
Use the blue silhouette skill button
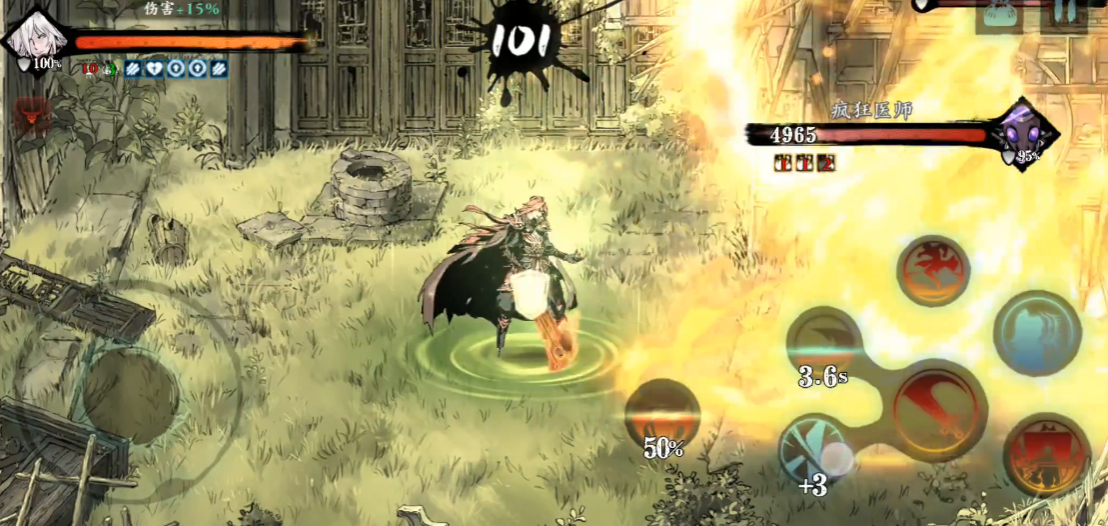coord(1039,334)
